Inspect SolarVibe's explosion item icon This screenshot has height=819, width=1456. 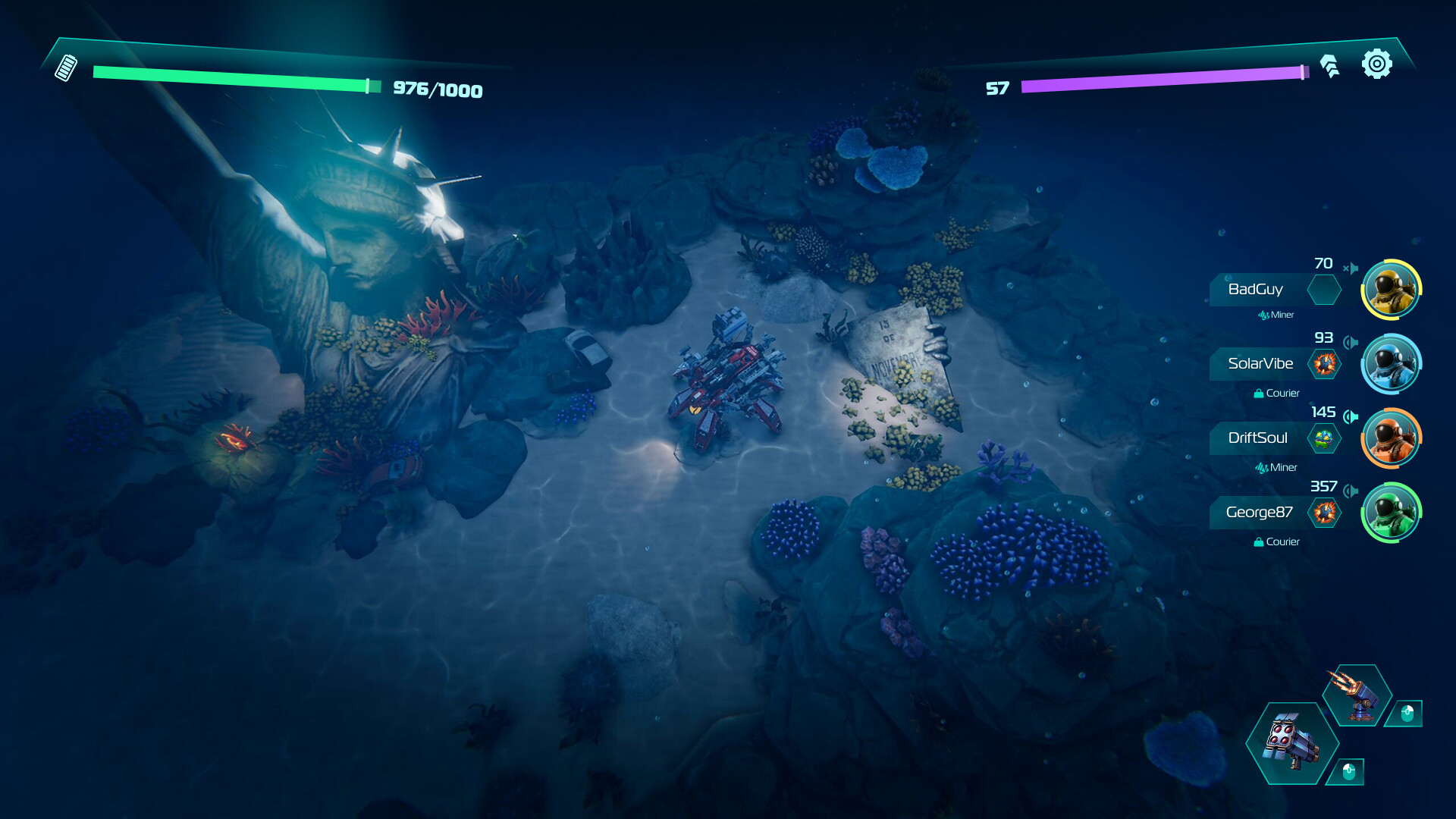(1325, 364)
